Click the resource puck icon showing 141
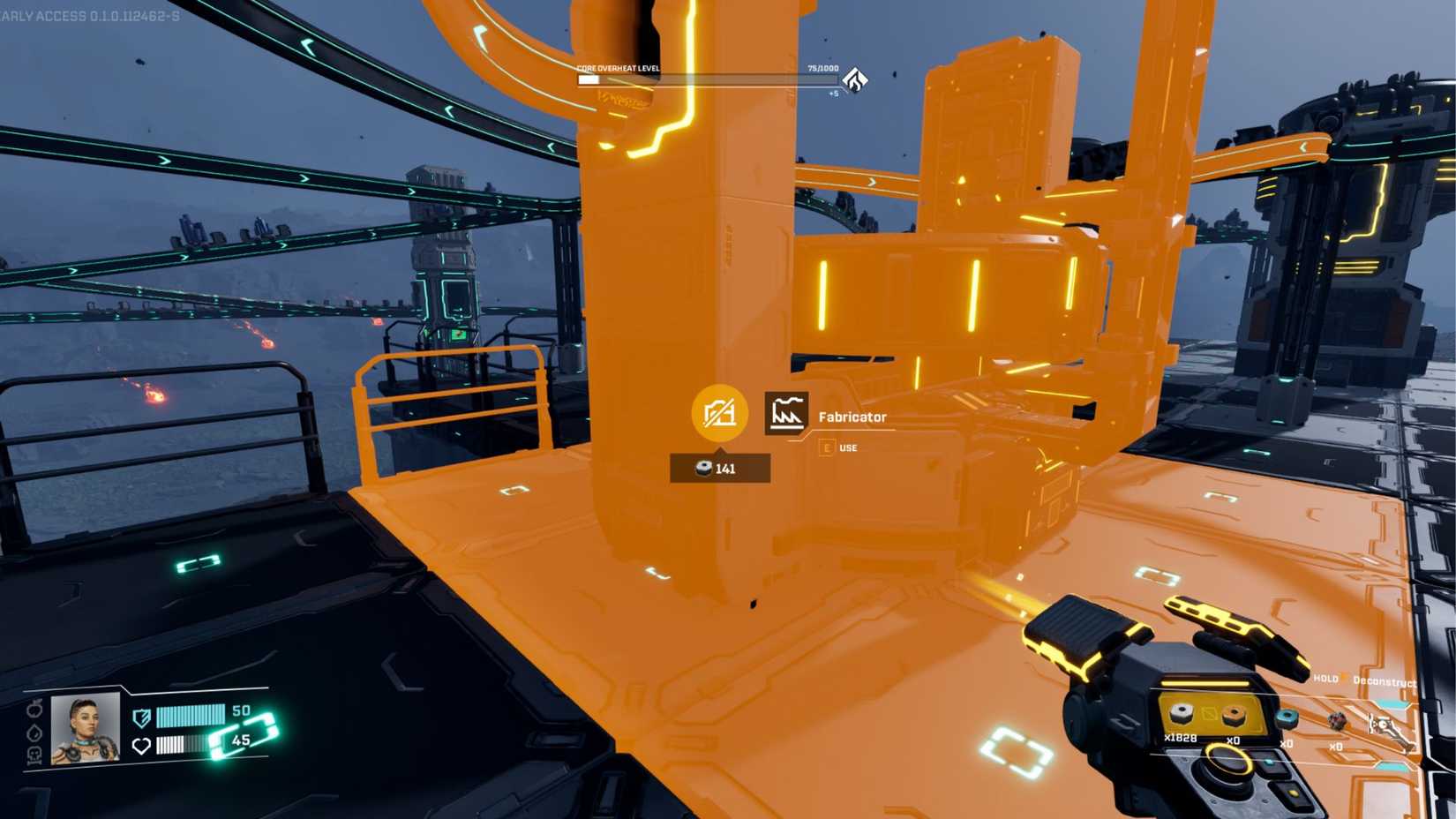 (x=703, y=469)
